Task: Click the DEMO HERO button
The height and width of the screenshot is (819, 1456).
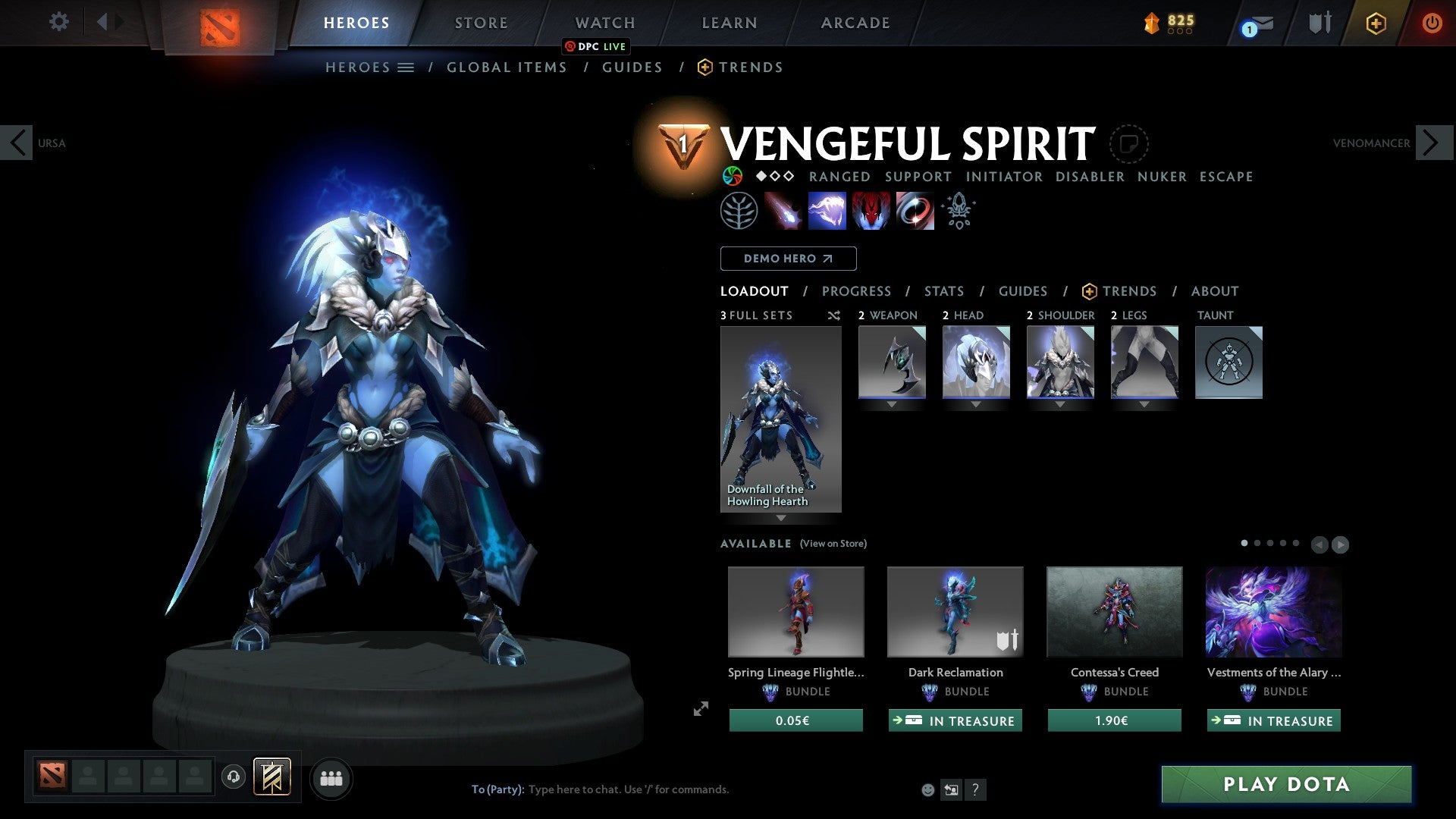Action: [788, 258]
